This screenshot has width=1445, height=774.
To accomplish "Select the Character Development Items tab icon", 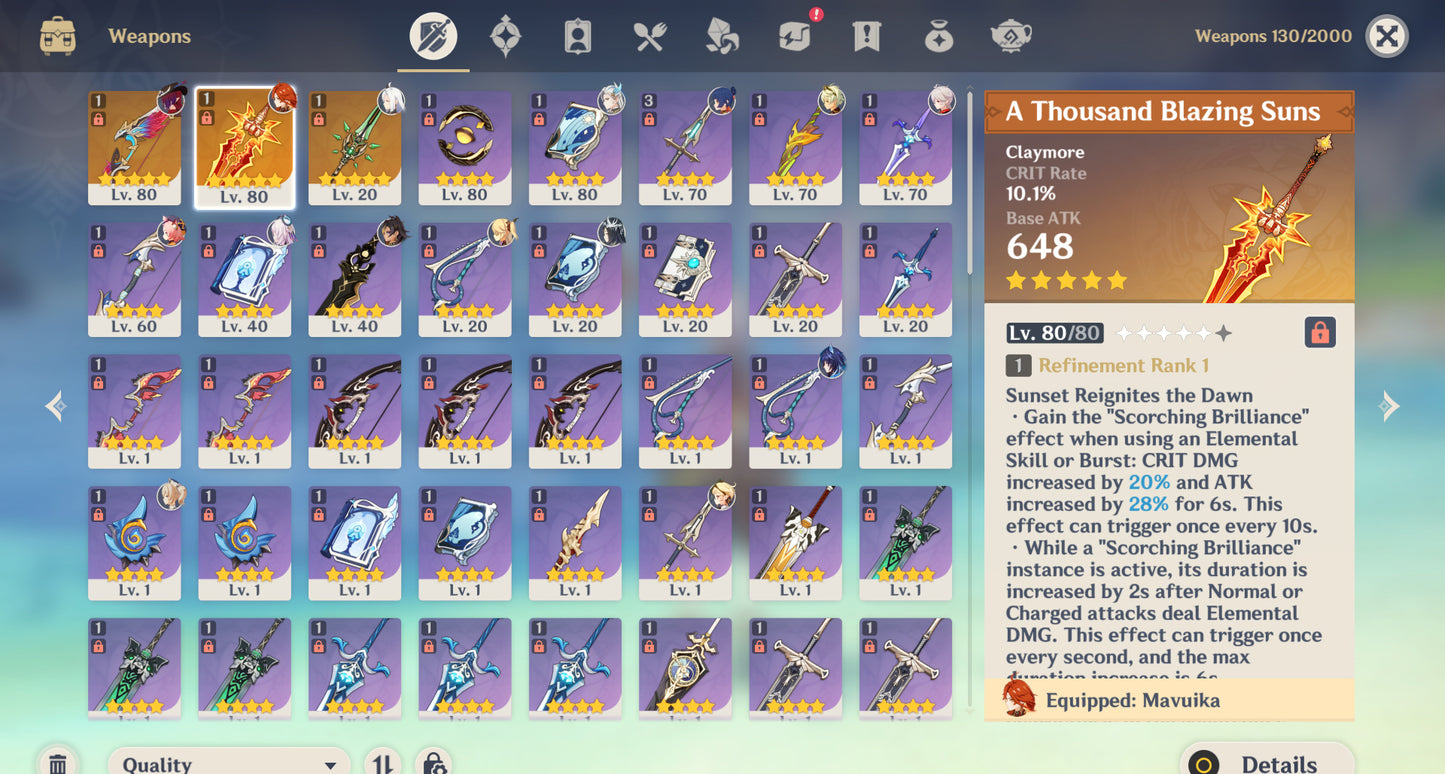I will pyautogui.click(x=576, y=36).
